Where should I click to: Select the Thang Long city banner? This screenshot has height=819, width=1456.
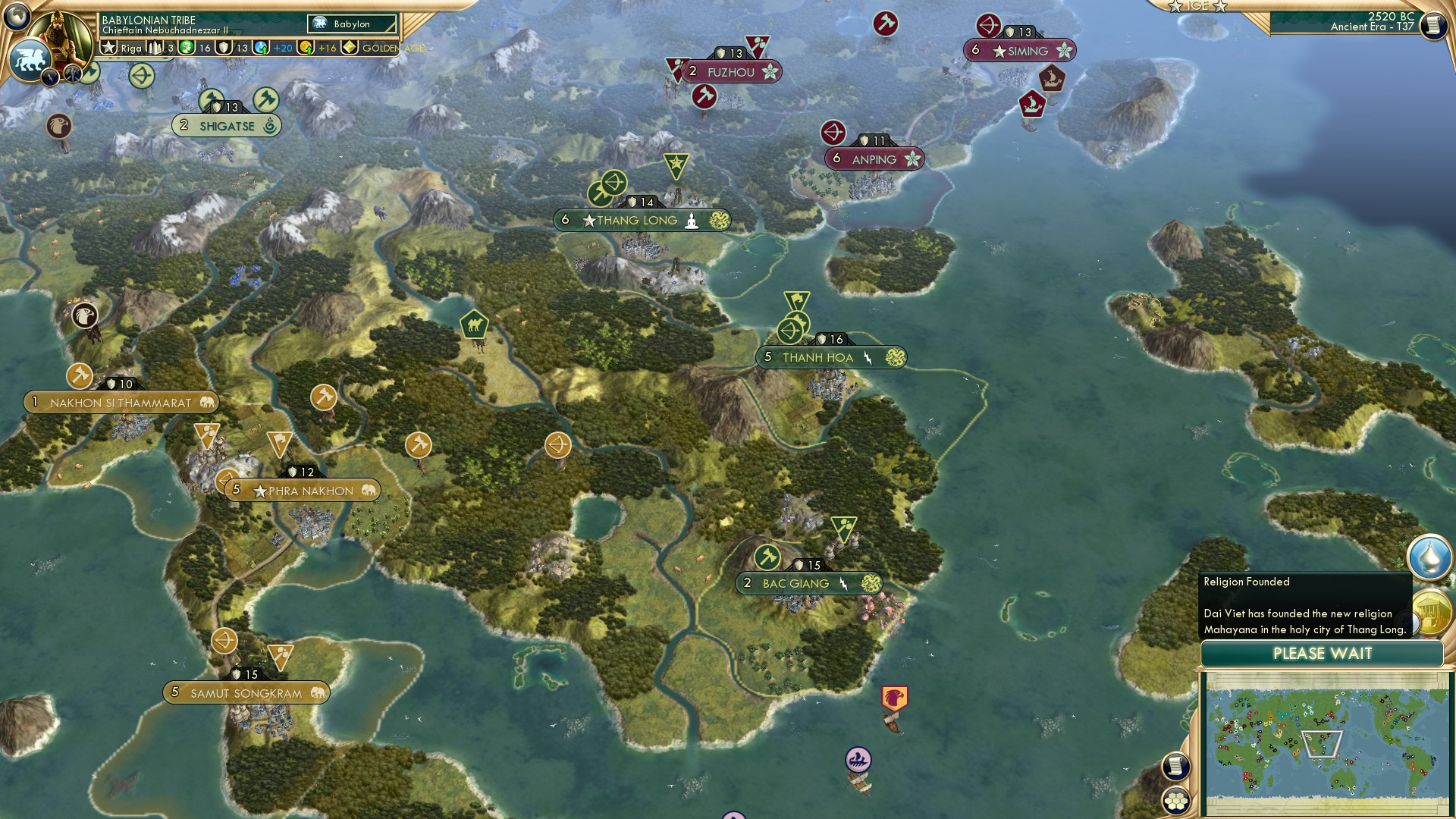coord(642,220)
